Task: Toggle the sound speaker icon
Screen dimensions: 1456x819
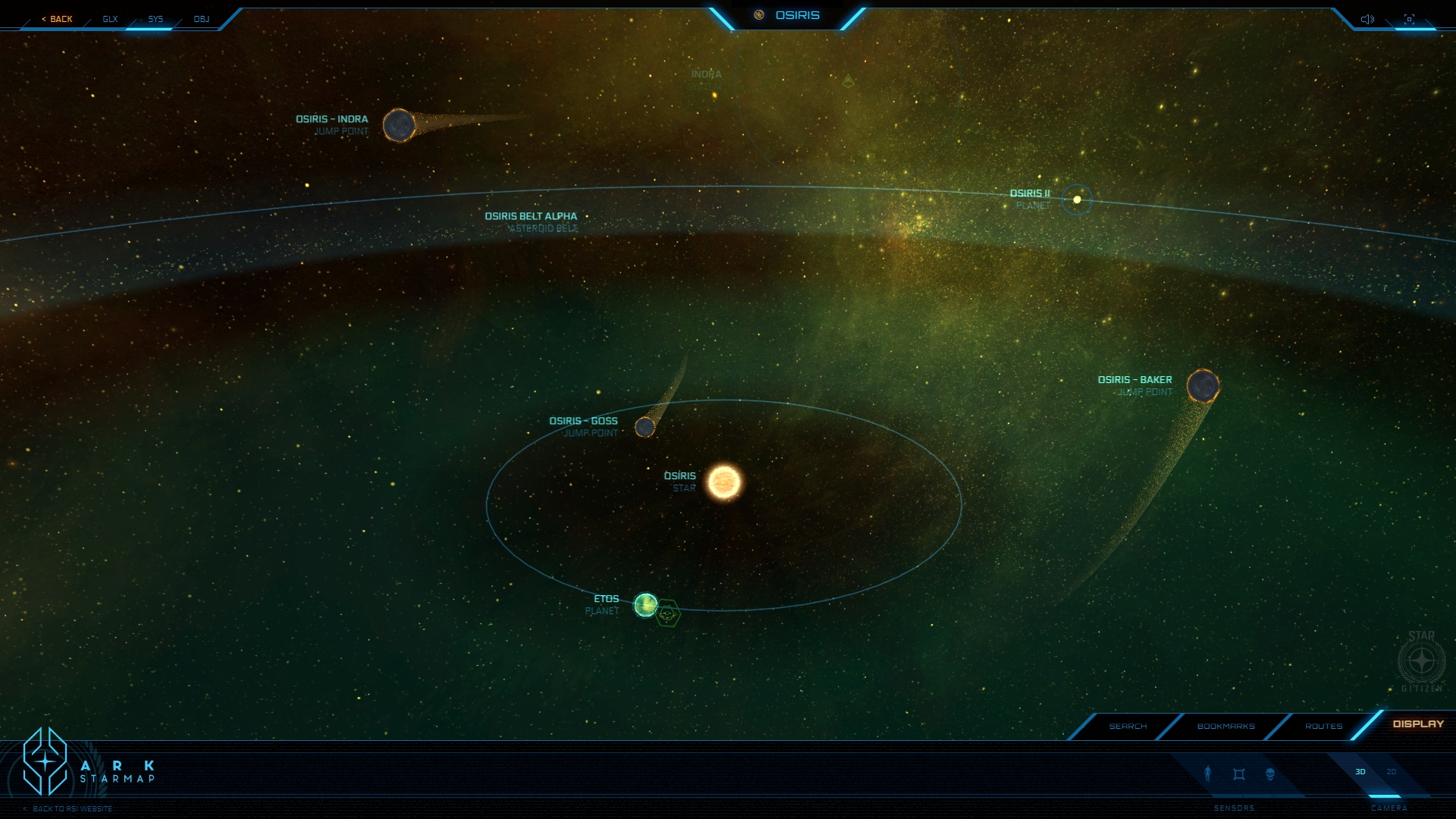Action: [1367, 19]
